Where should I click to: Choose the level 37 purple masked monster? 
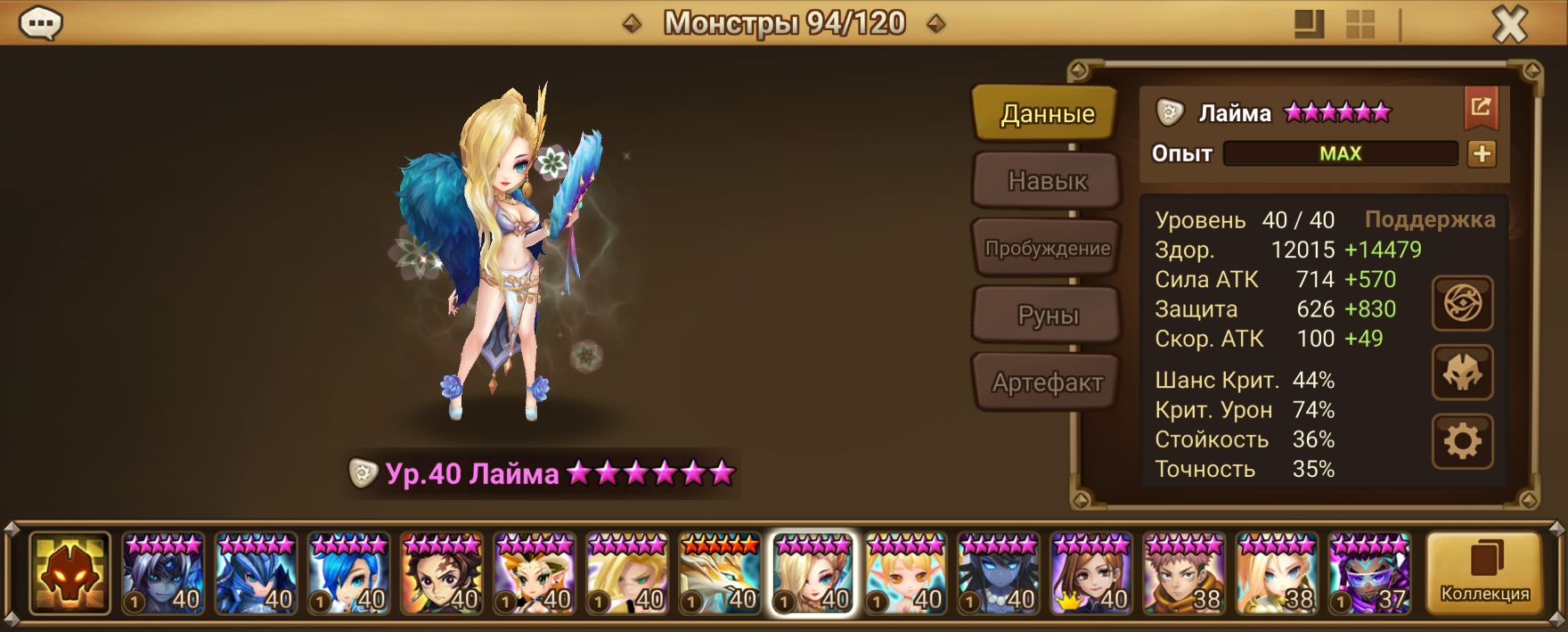point(1369,573)
